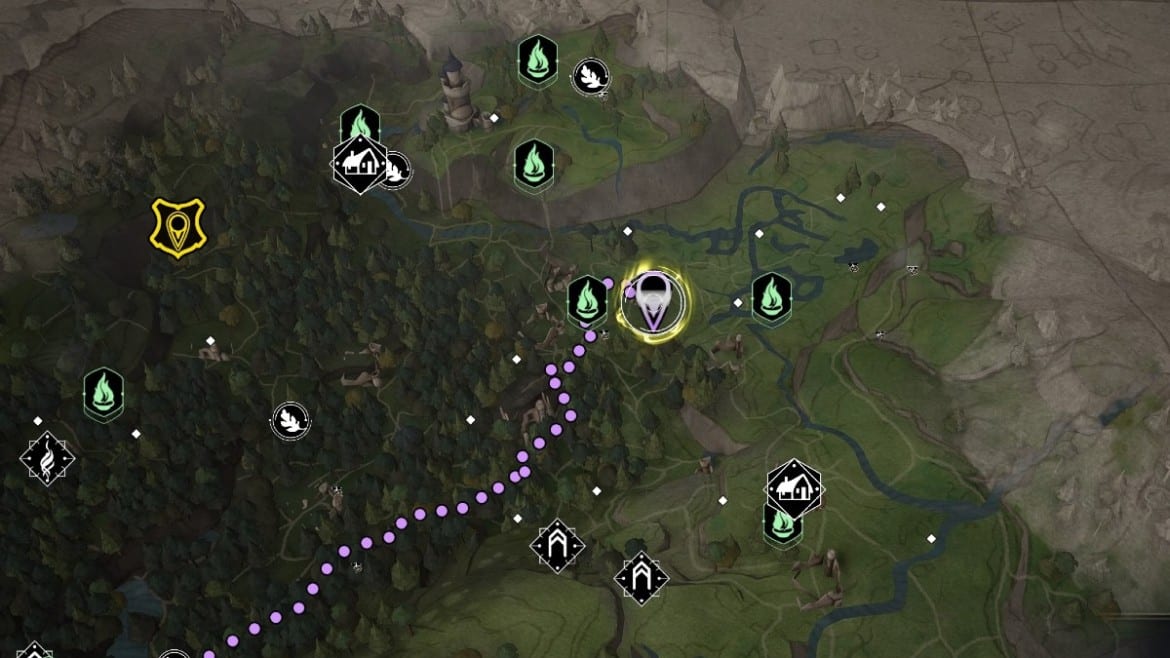1170x658 pixels.
Task: Open the hamlet house marker overlapping a leaf icon
Action: pyautogui.click(x=360, y=163)
